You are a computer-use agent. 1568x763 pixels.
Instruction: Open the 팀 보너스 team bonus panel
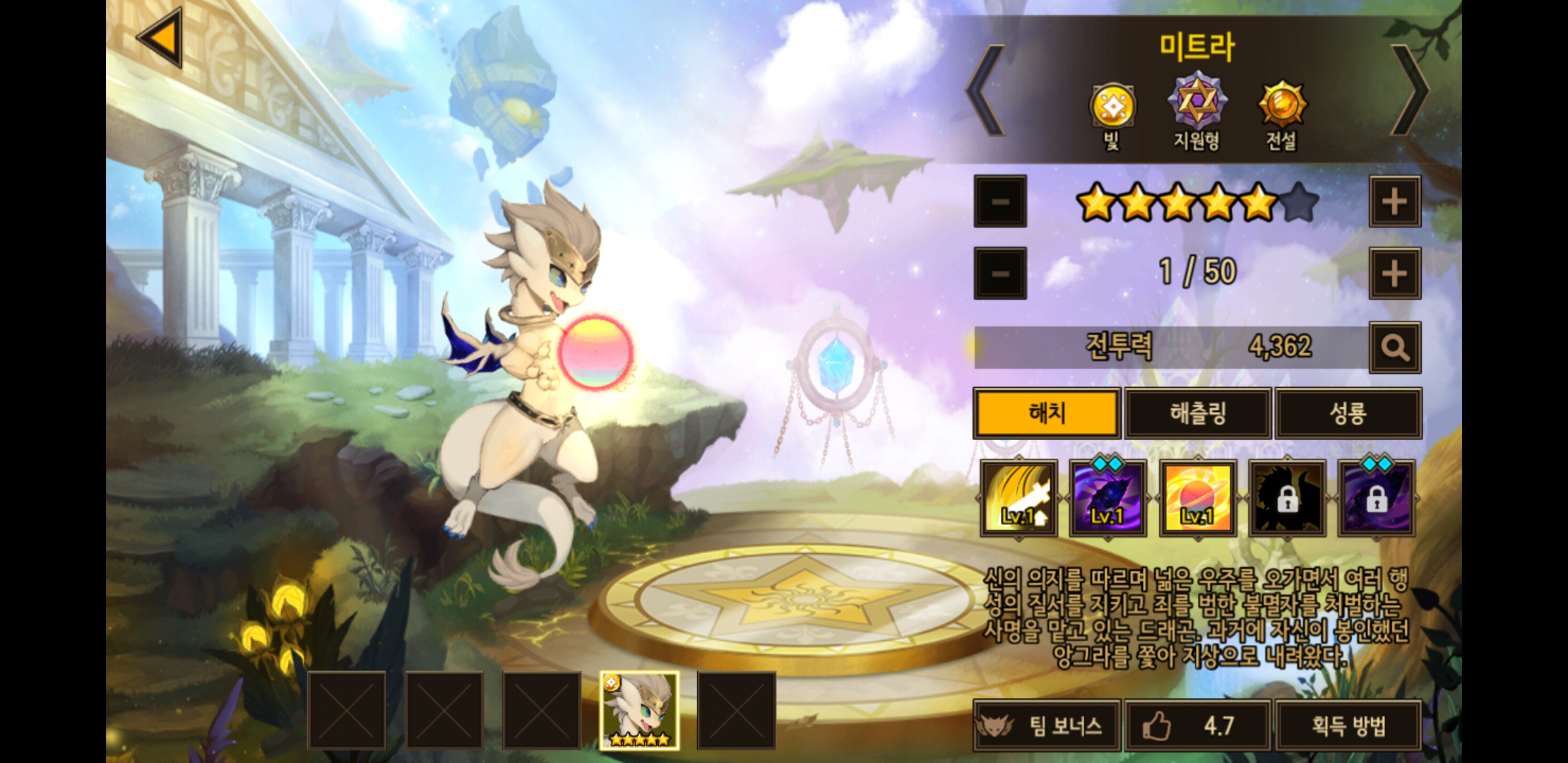pyautogui.click(x=1047, y=726)
